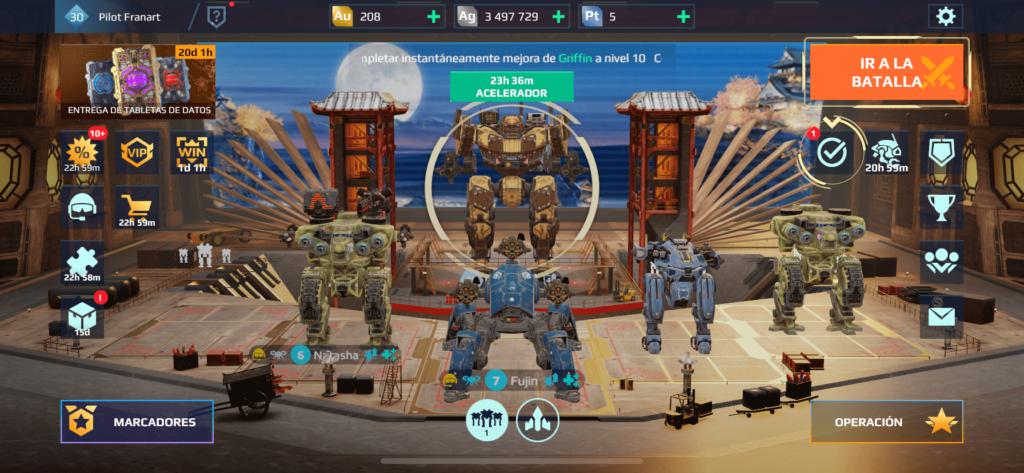
Task: Open the checkmark tasks icon
Action: (832, 152)
